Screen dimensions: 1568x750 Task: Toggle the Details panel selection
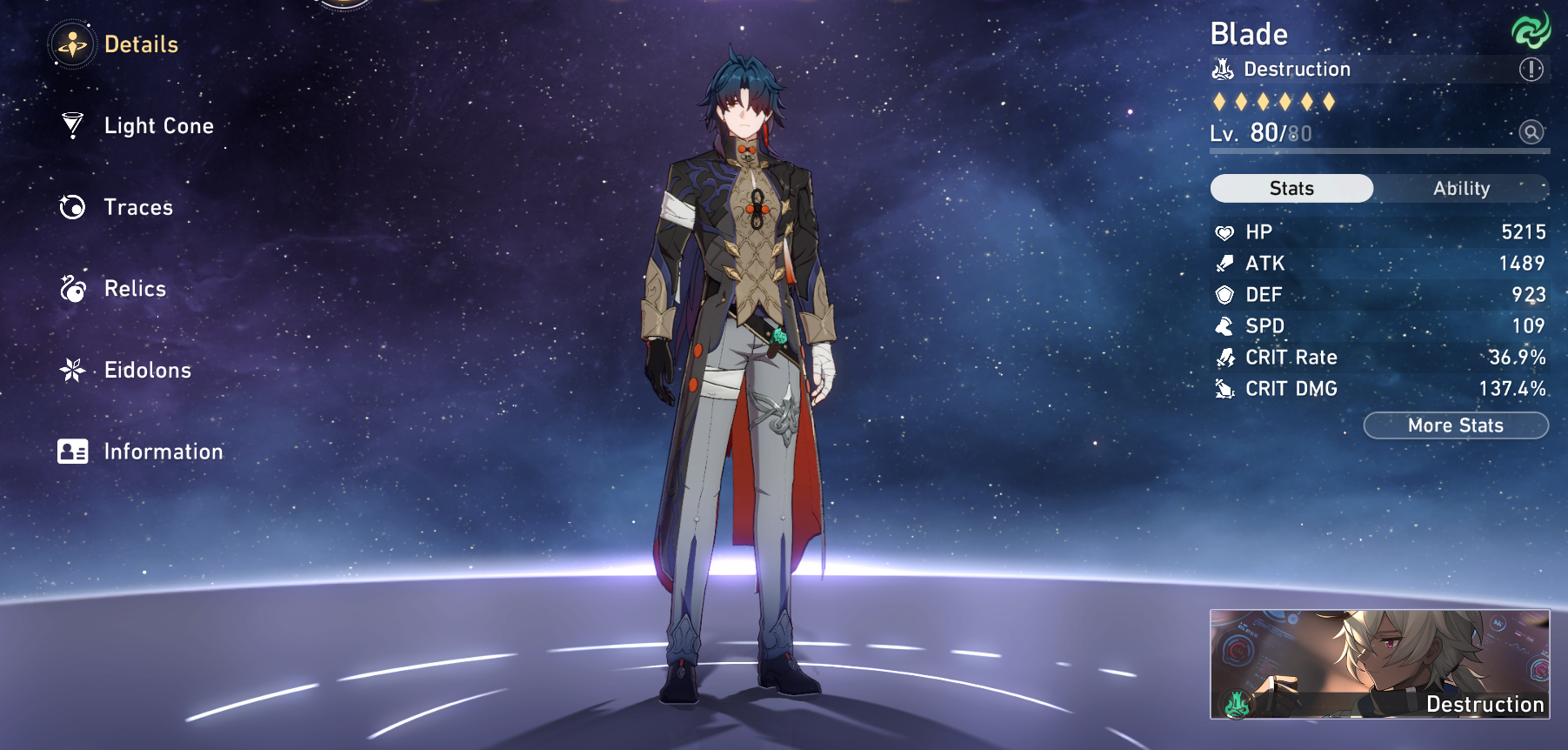pos(142,44)
